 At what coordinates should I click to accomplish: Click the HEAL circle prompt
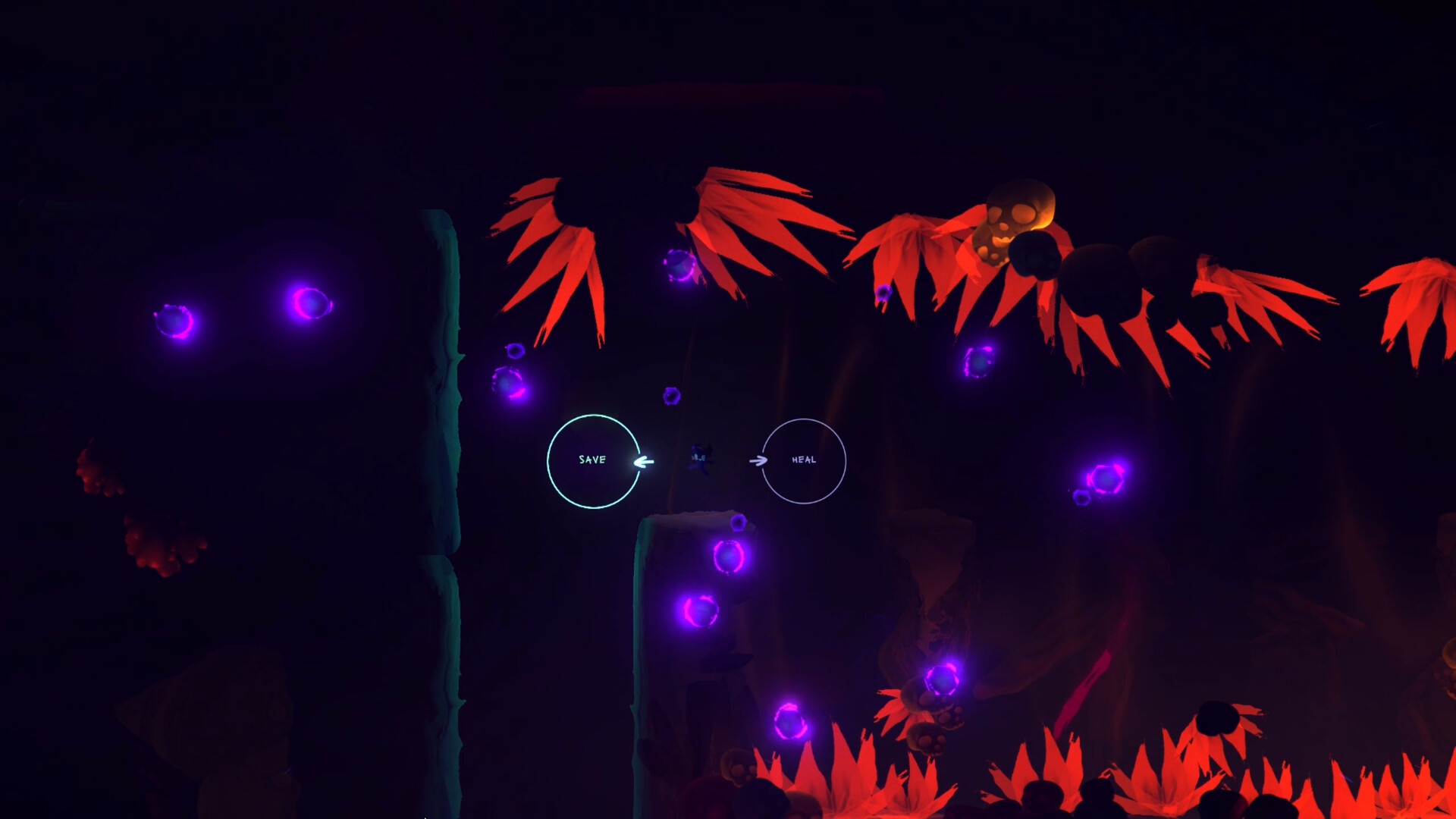tap(805, 459)
